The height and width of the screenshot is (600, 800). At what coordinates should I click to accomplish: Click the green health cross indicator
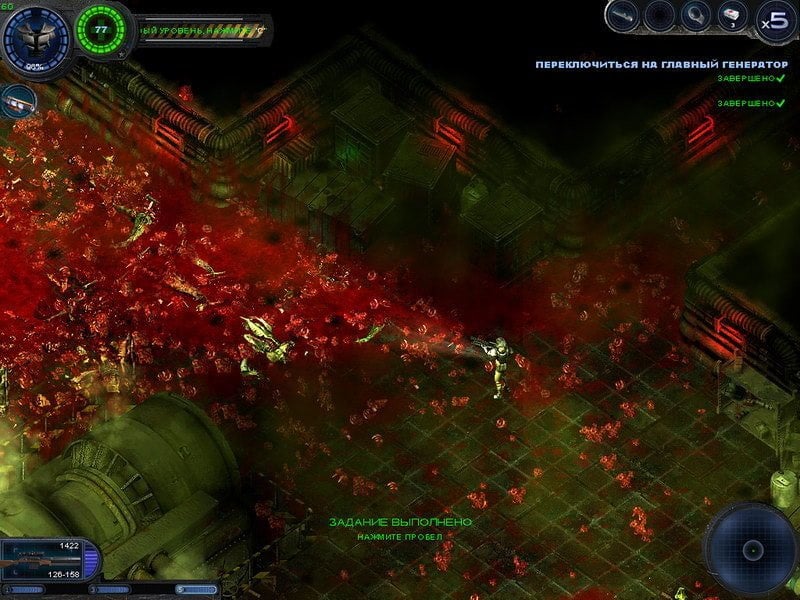tap(100, 30)
